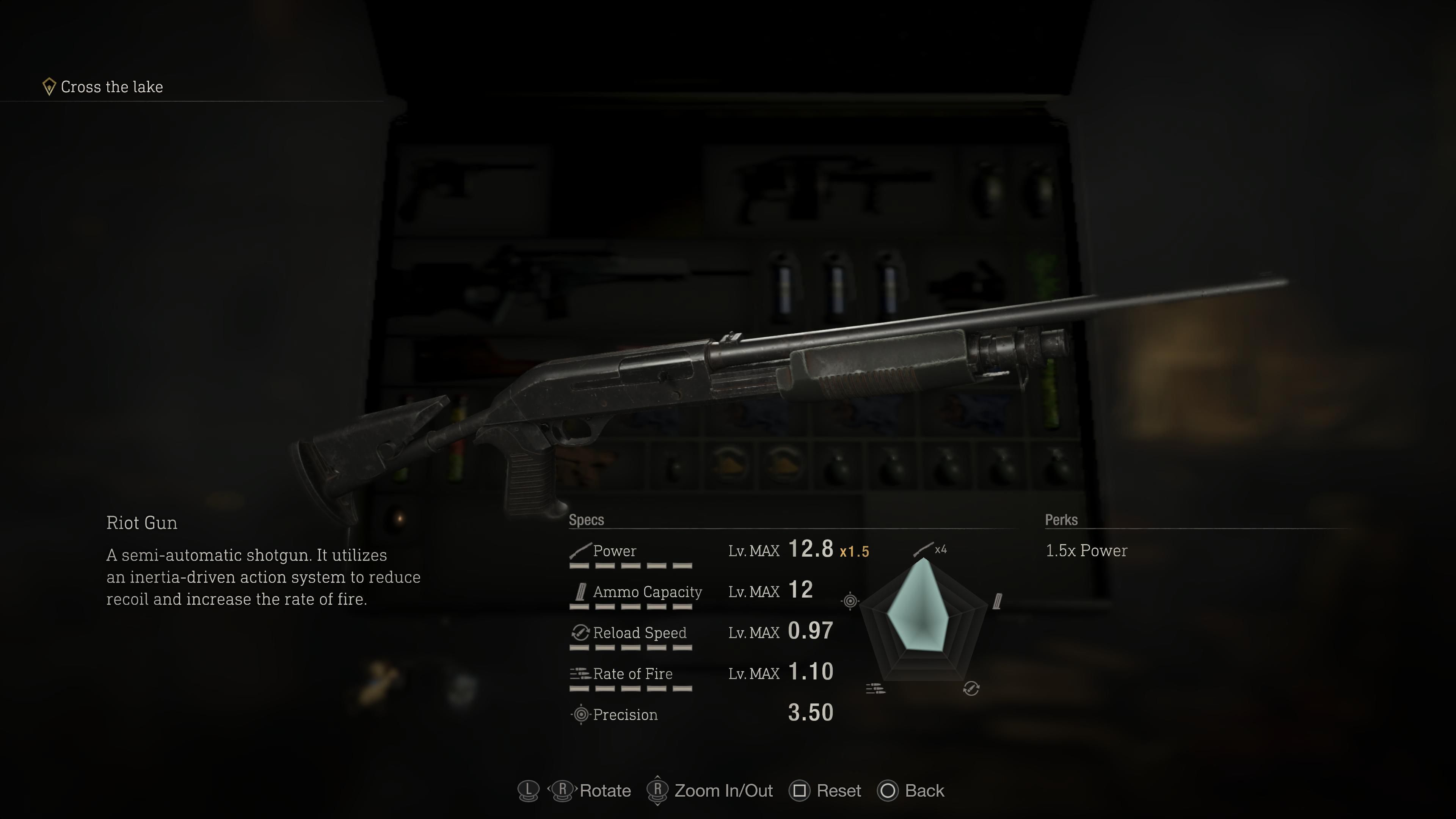Image resolution: width=1456 pixels, height=819 pixels.
Task: Click the pistol thumbnail in the weapon case
Action: [x=447, y=189]
